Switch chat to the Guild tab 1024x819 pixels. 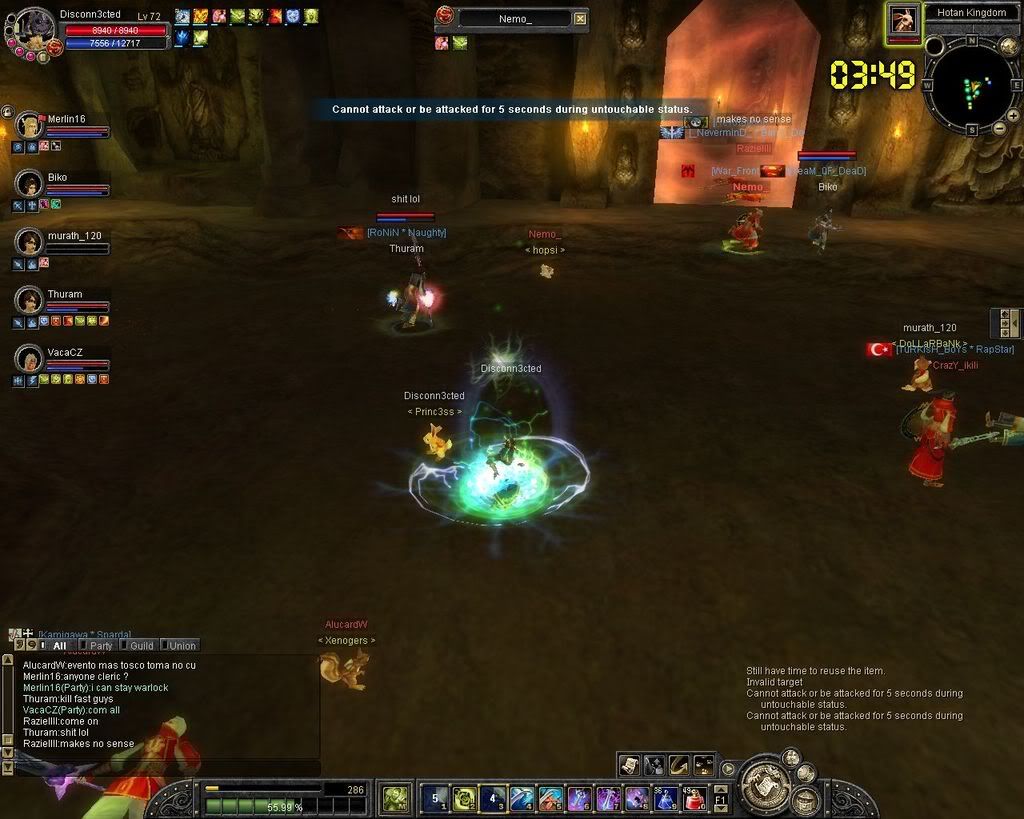coord(139,646)
